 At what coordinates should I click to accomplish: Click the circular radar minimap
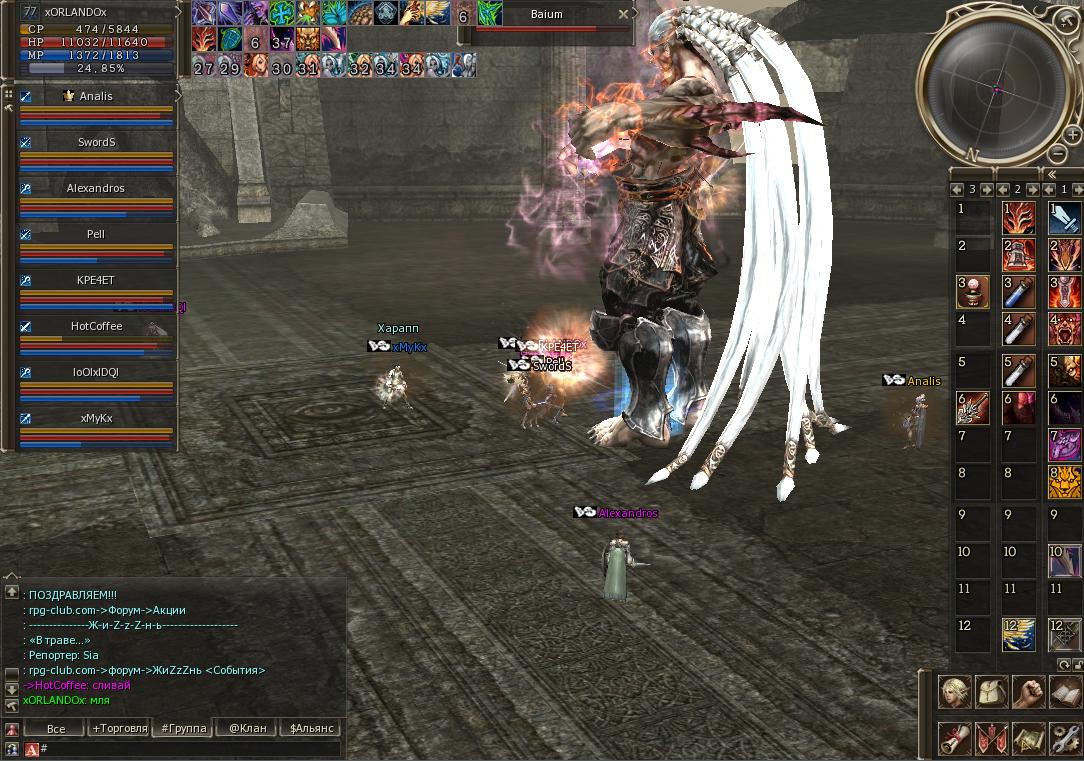(996, 87)
